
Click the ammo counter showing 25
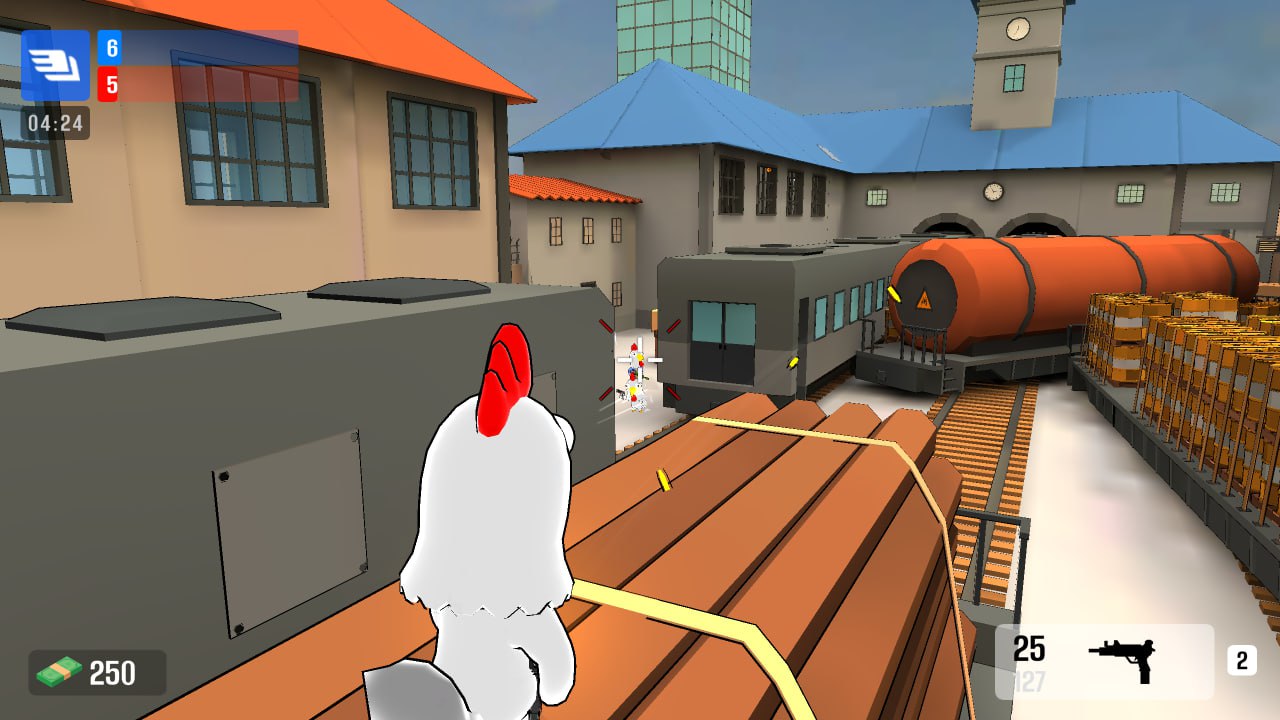pos(1028,649)
